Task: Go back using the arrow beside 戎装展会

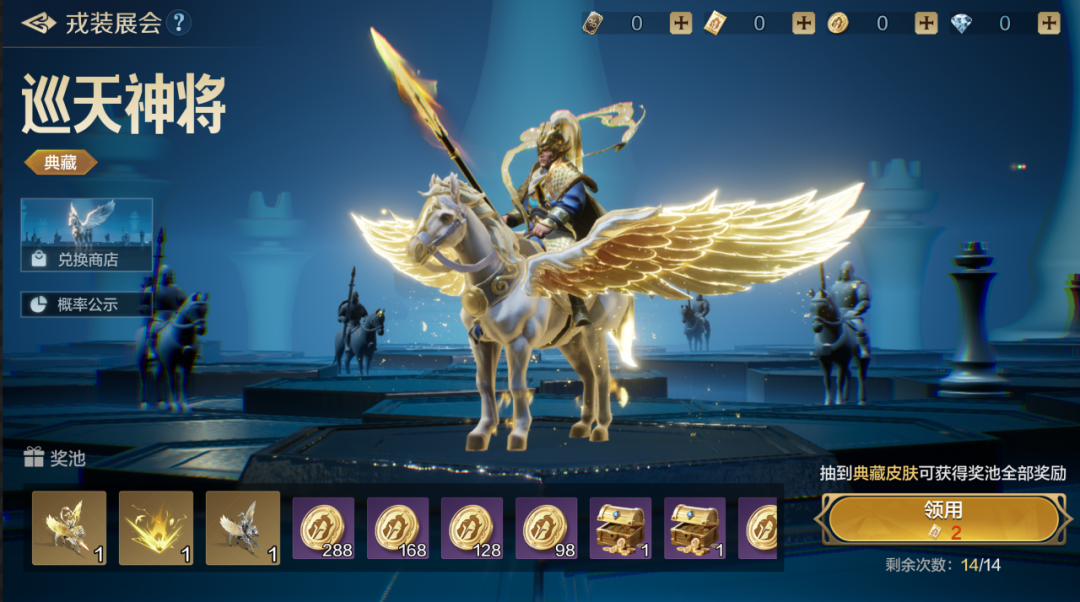Action: click(x=38, y=23)
